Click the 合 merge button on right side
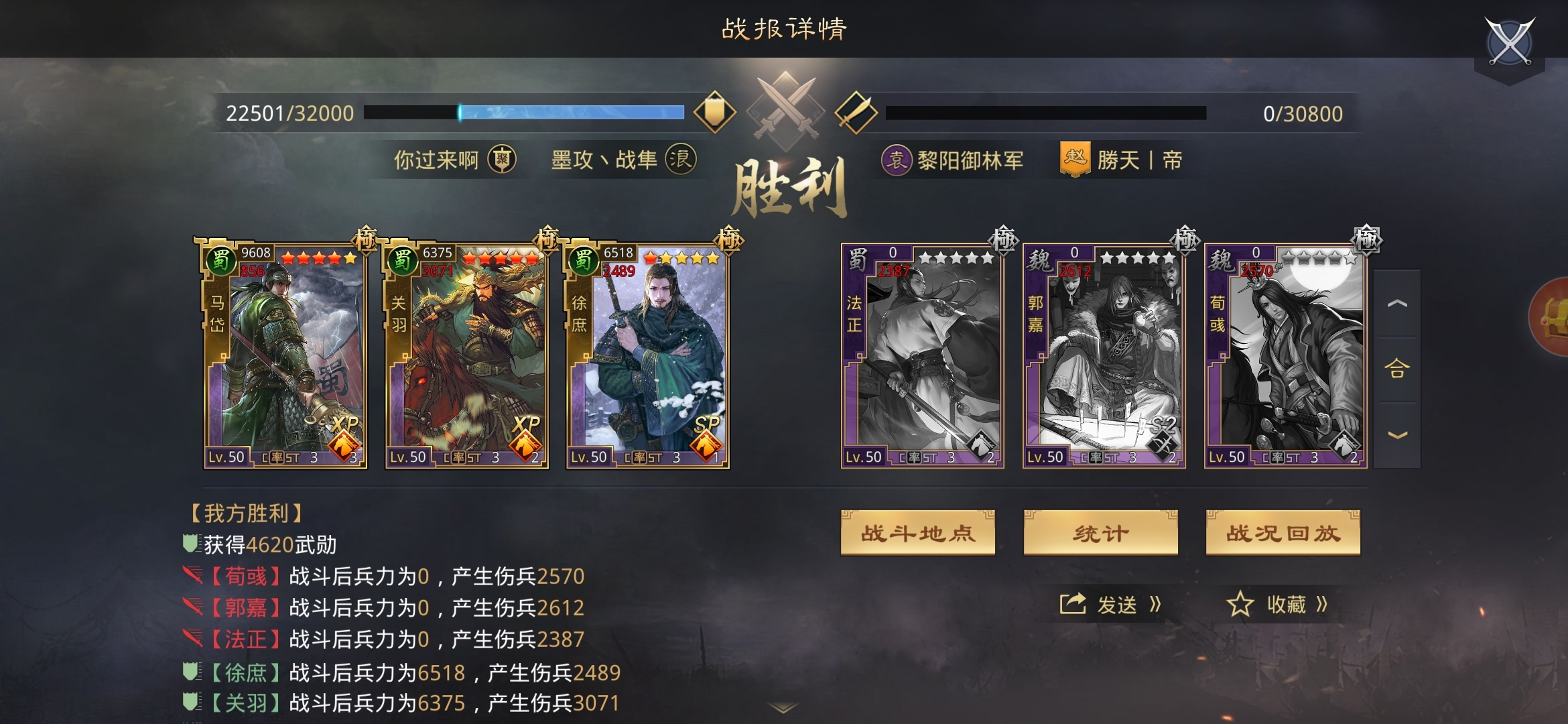This screenshot has height=724, width=1568. (x=1398, y=368)
